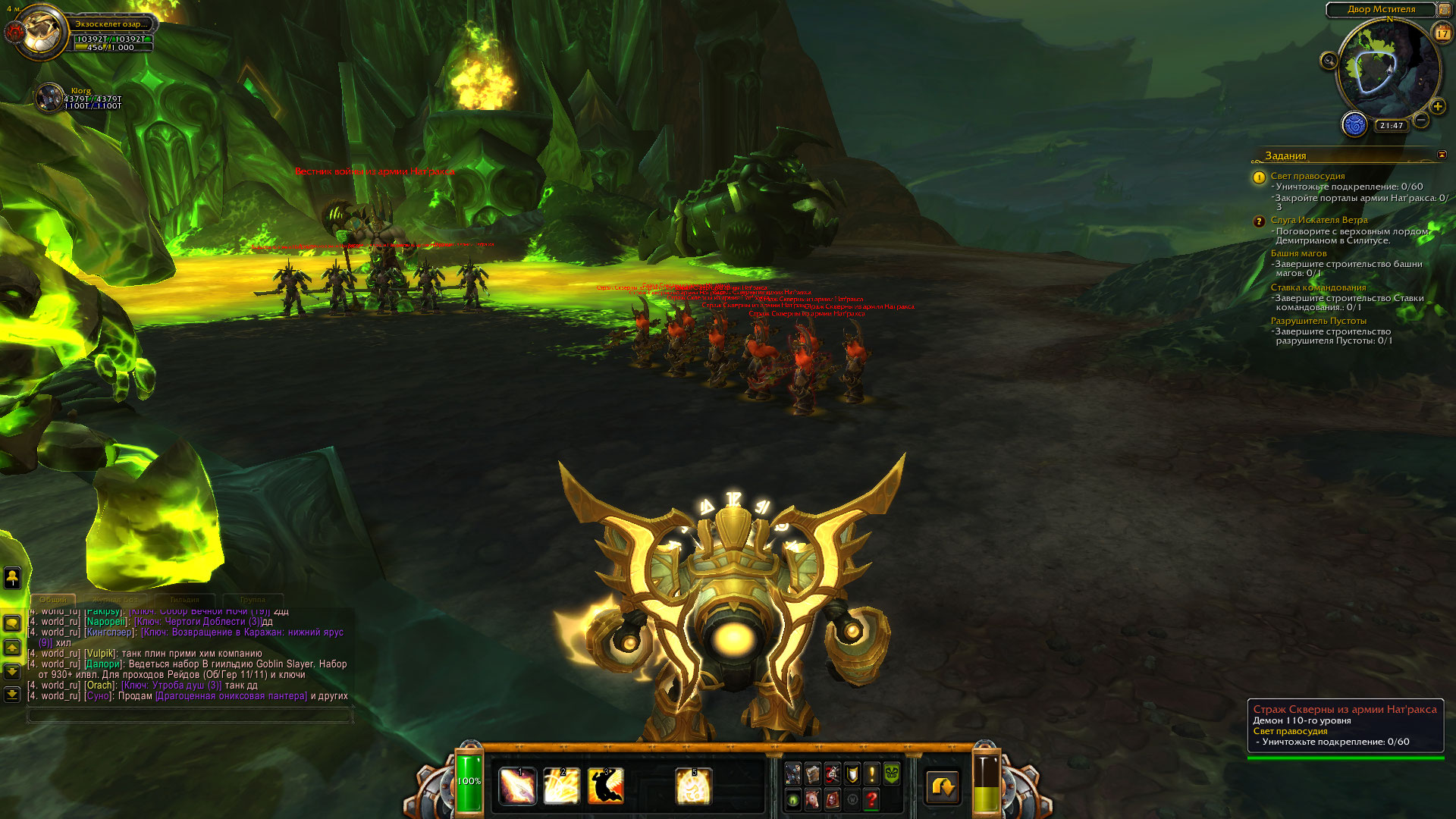The width and height of the screenshot is (1456, 819).
Task: Cast the golden rune ability in slot 5
Action: point(693,786)
